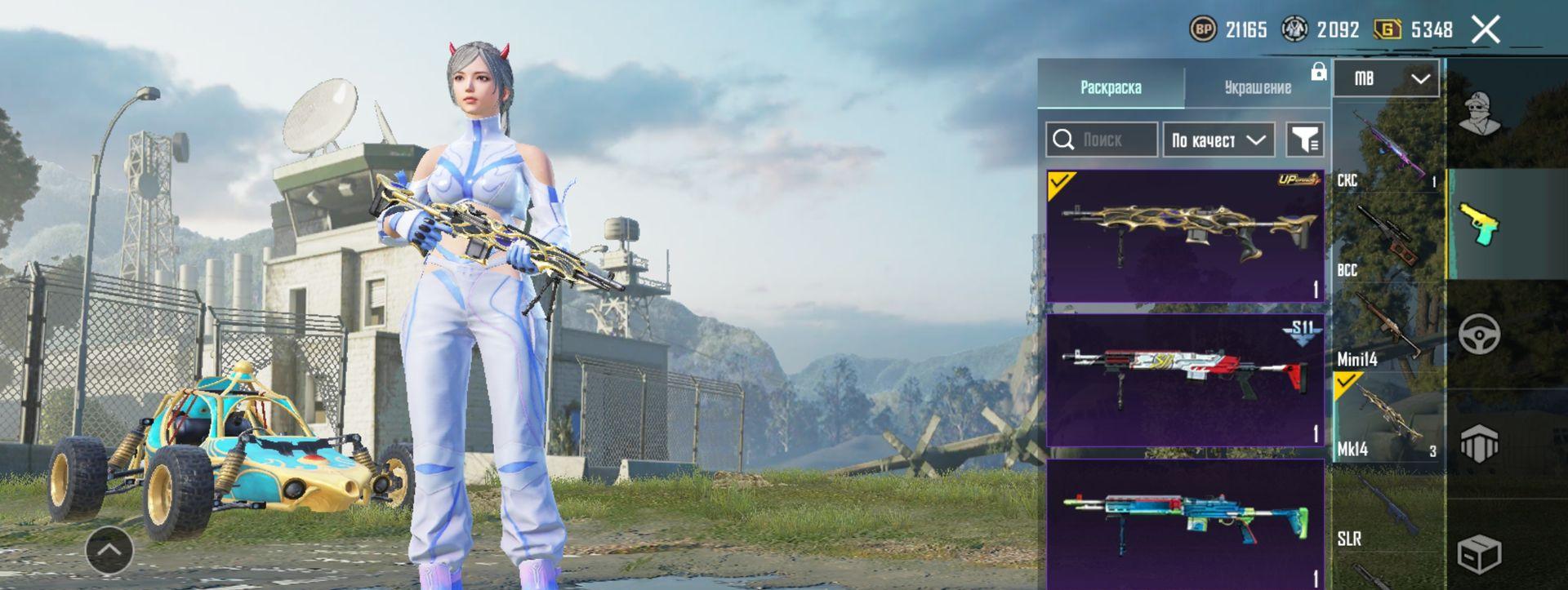Expand the bottom-left up-arrow panel
This screenshot has height=590, width=1568.
(109, 549)
